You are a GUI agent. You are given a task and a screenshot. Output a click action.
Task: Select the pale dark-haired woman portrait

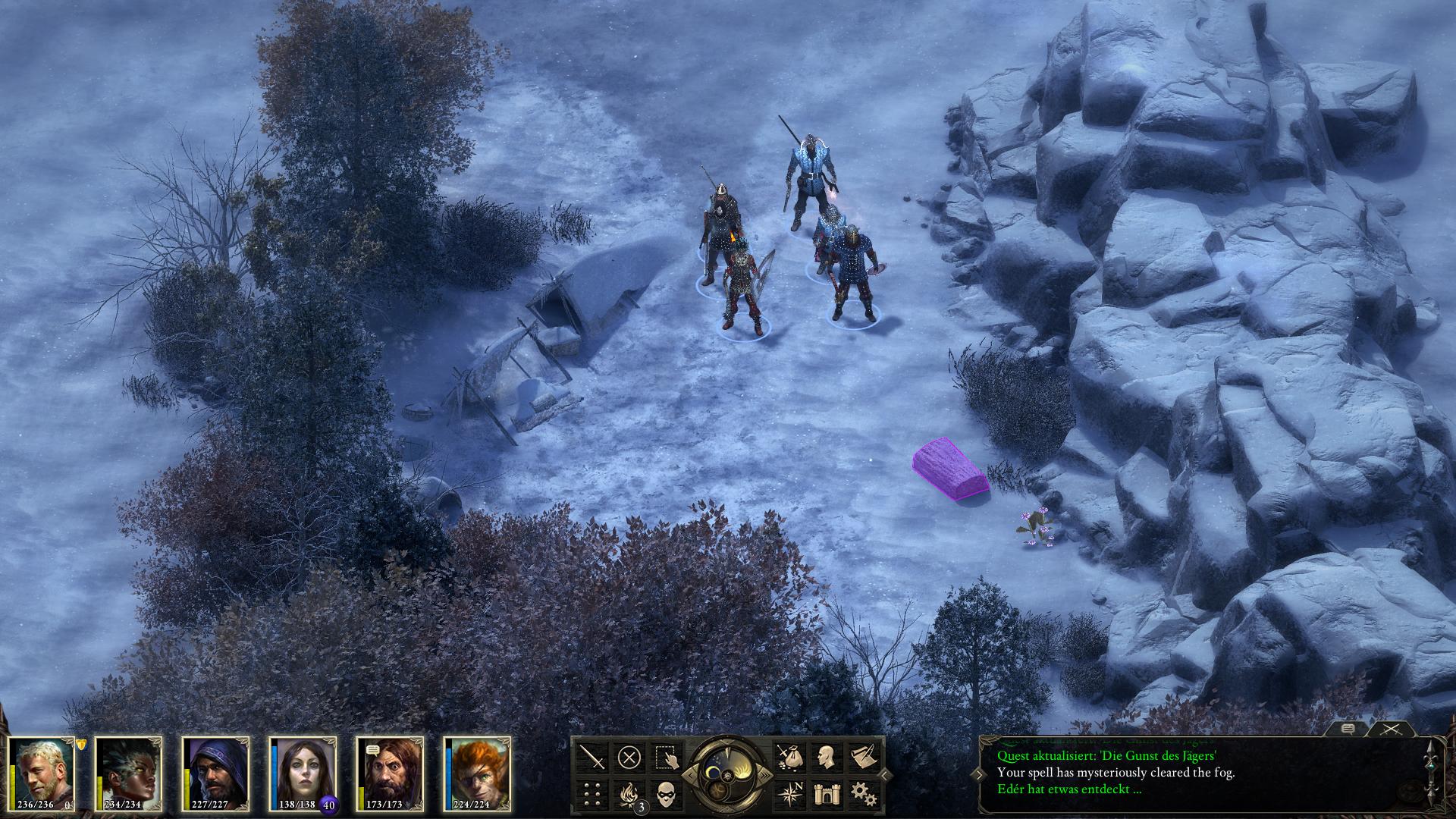pos(305,772)
